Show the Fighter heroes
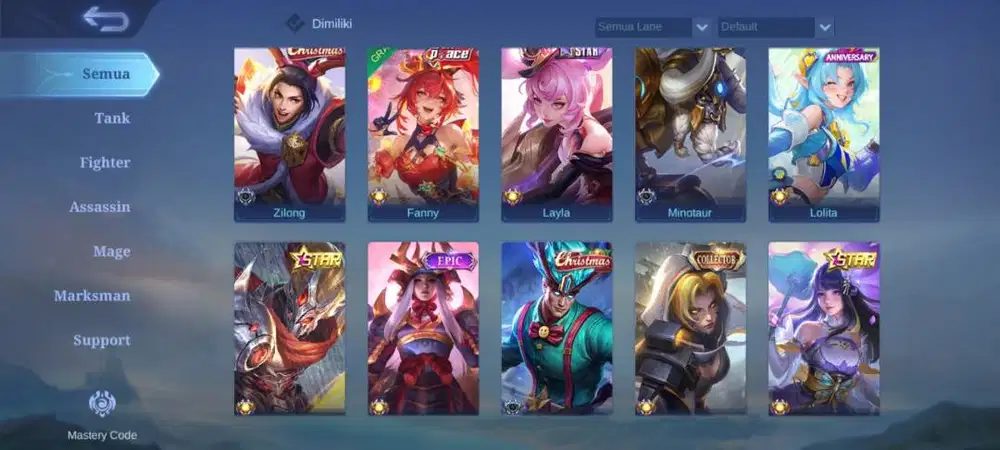1000x450 pixels. [105, 162]
